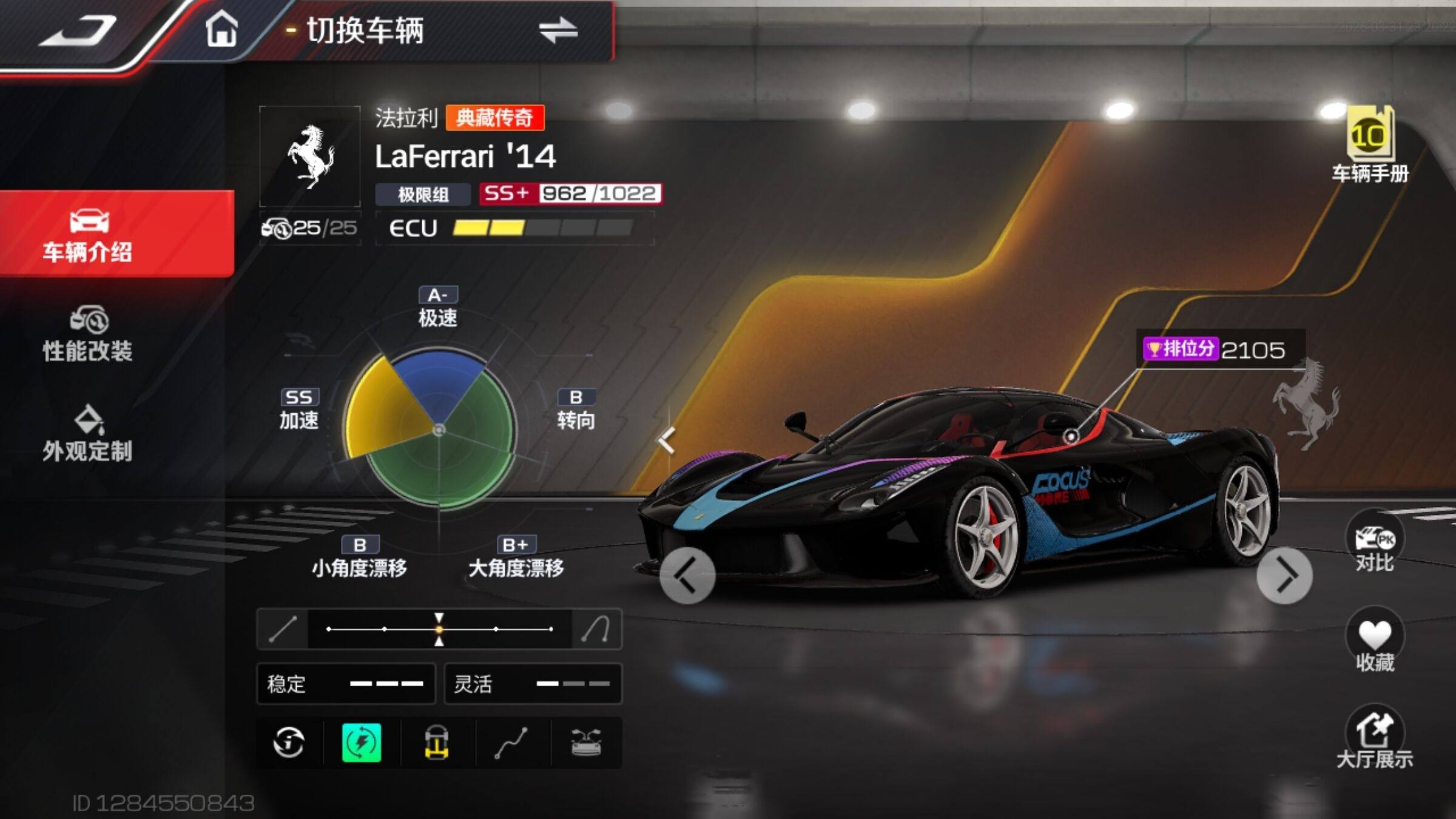
Task: Select the green energy recharge icon
Action: click(x=362, y=743)
